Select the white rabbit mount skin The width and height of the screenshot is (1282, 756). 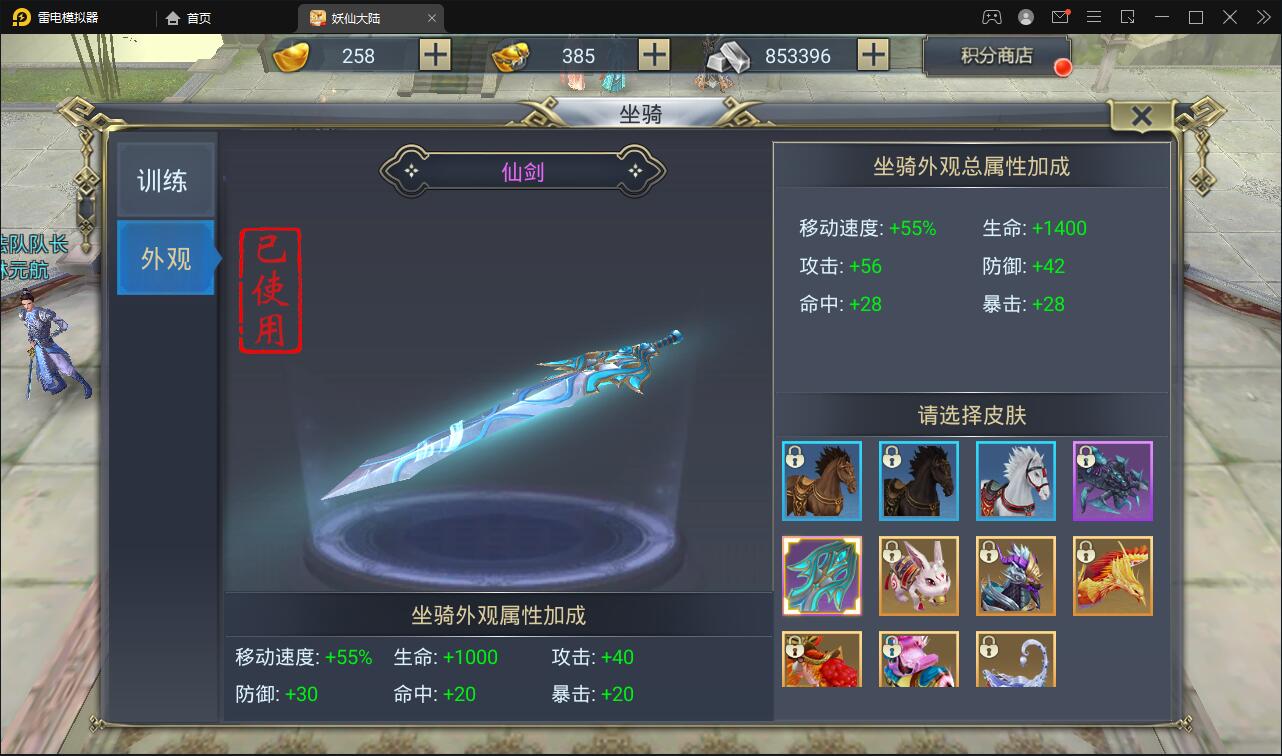pos(918,576)
